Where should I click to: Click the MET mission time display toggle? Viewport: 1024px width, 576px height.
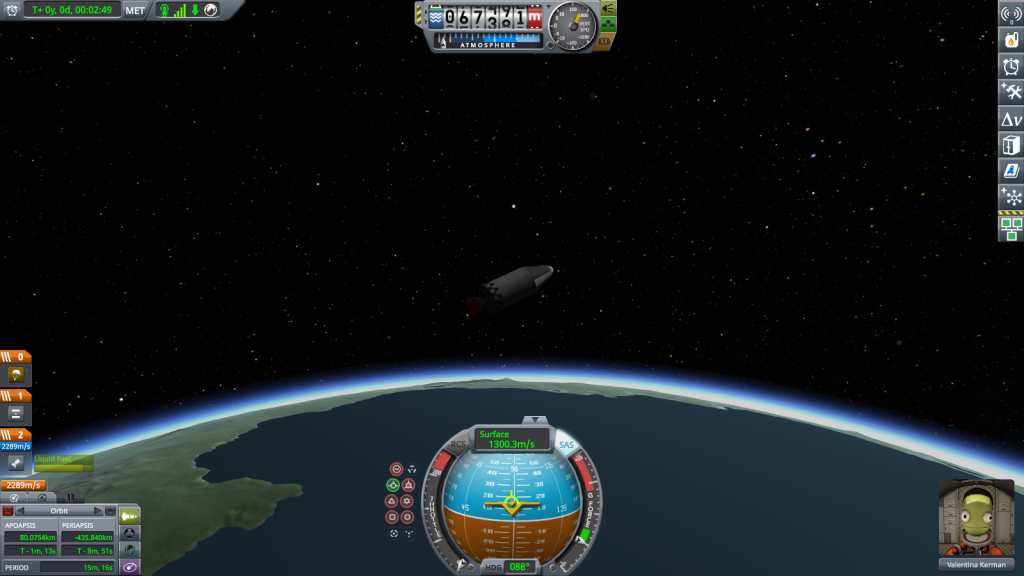point(135,10)
